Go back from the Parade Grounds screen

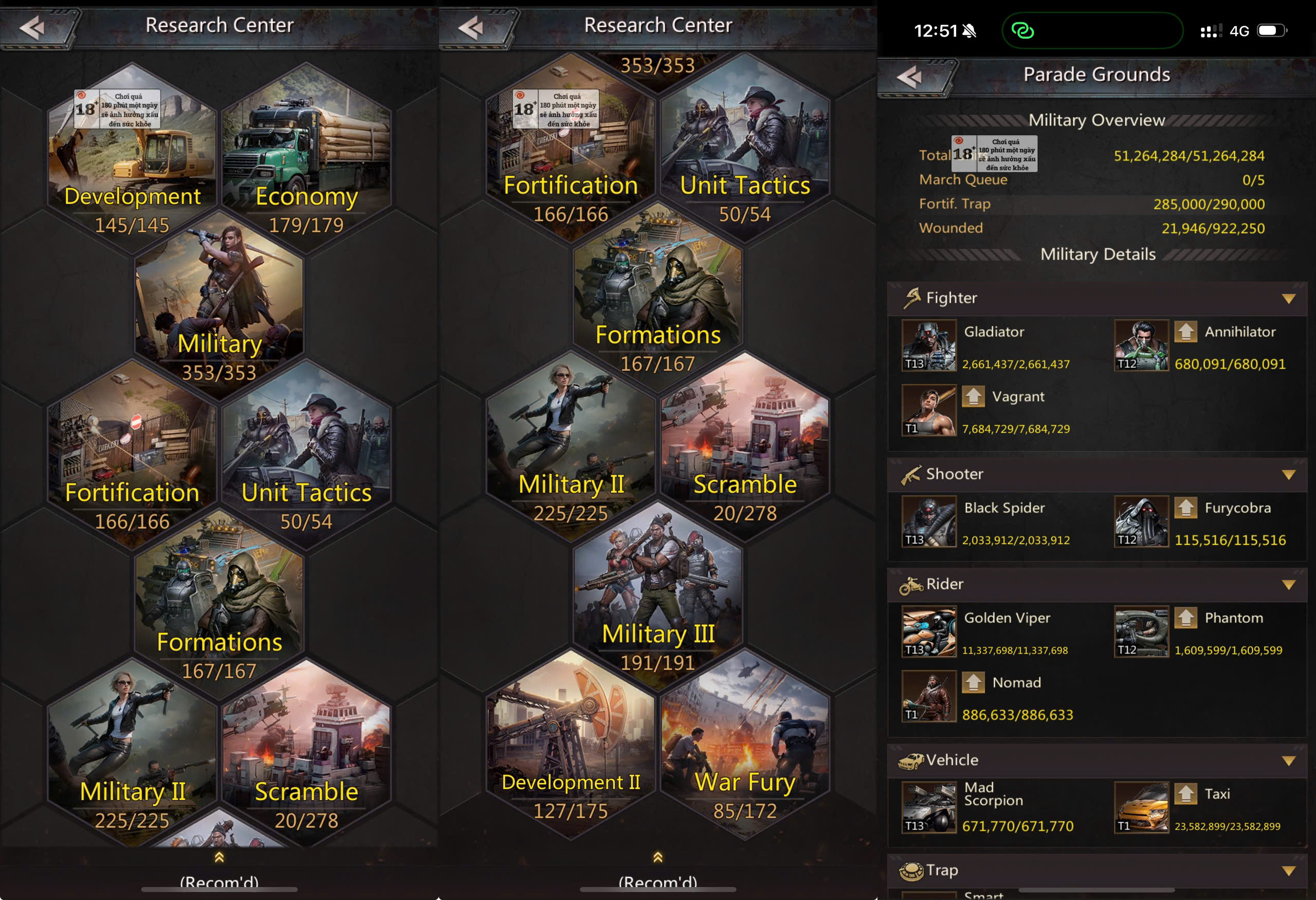(x=911, y=77)
